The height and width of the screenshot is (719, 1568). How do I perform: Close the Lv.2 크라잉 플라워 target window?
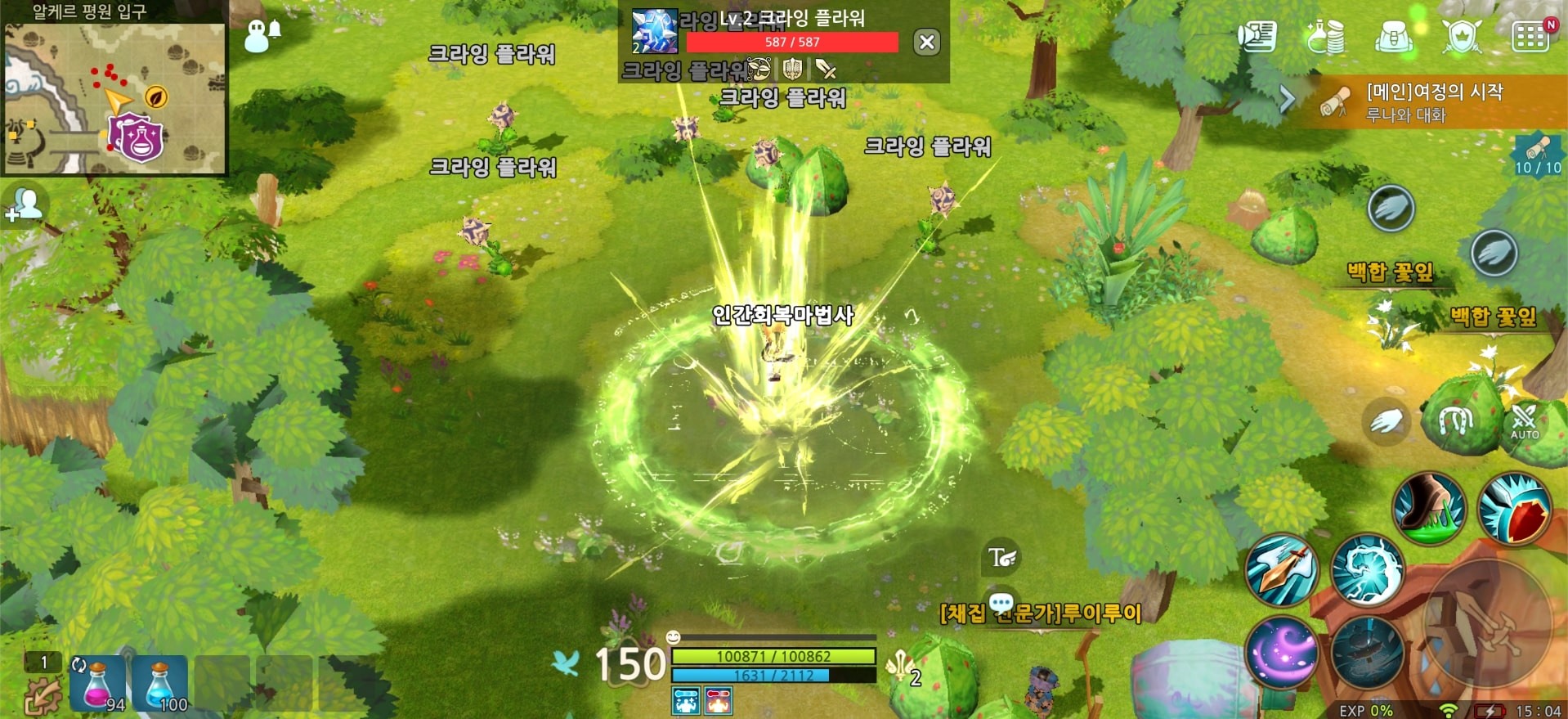(926, 43)
